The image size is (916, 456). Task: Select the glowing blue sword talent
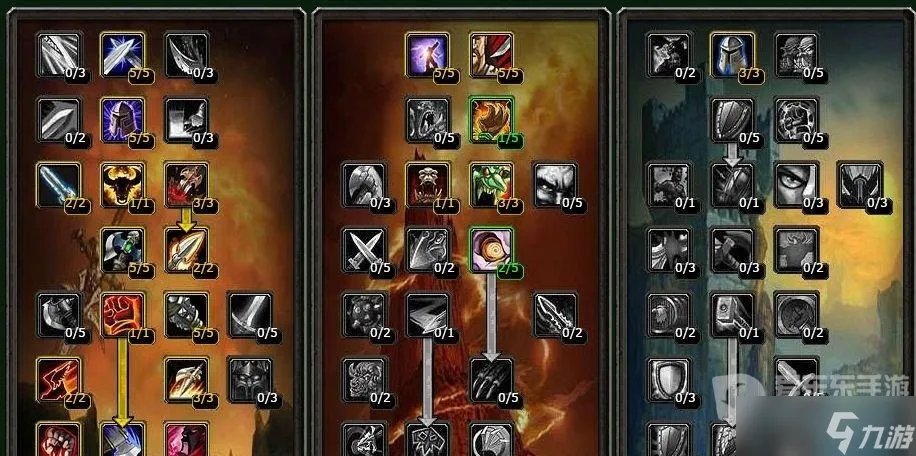point(58,184)
